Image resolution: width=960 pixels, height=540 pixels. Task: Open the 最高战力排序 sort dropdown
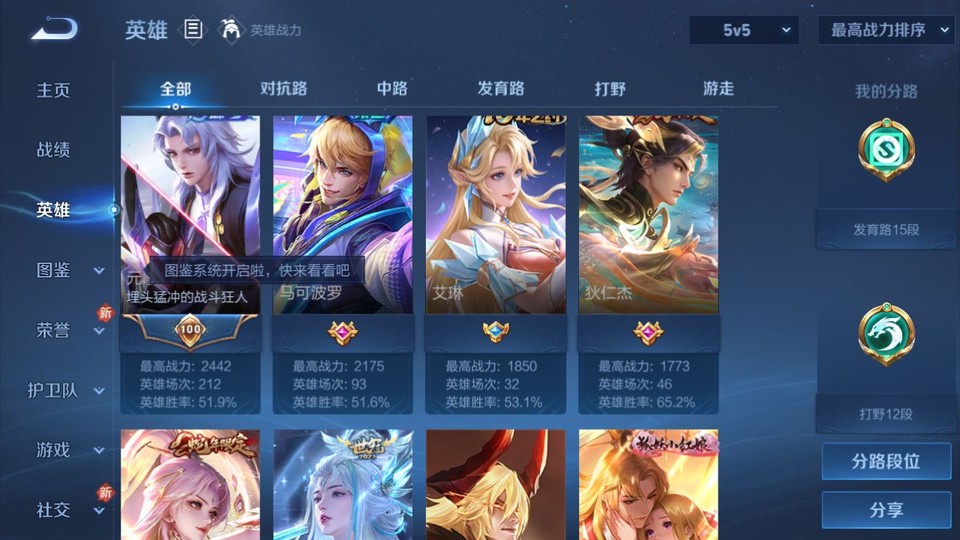pyautogui.click(x=886, y=31)
